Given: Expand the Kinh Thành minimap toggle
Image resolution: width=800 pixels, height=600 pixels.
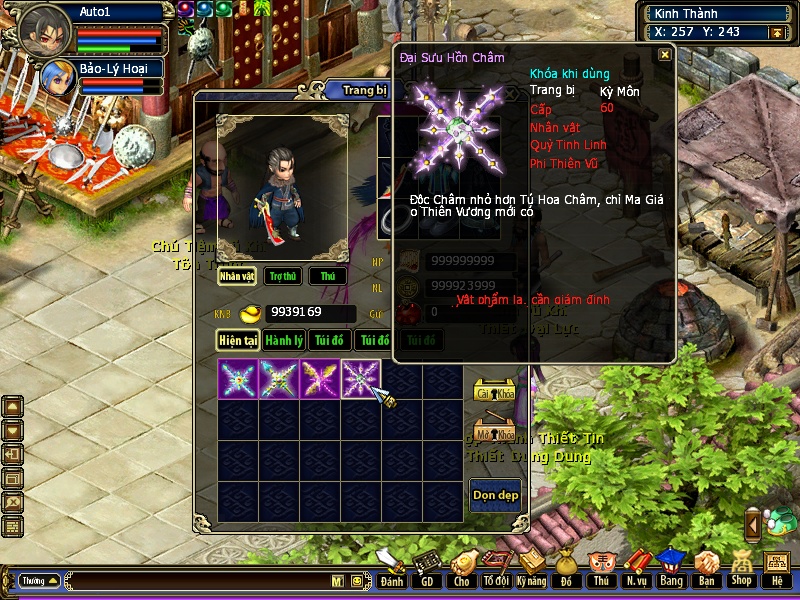Looking at the screenshot, I should point(775,32).
